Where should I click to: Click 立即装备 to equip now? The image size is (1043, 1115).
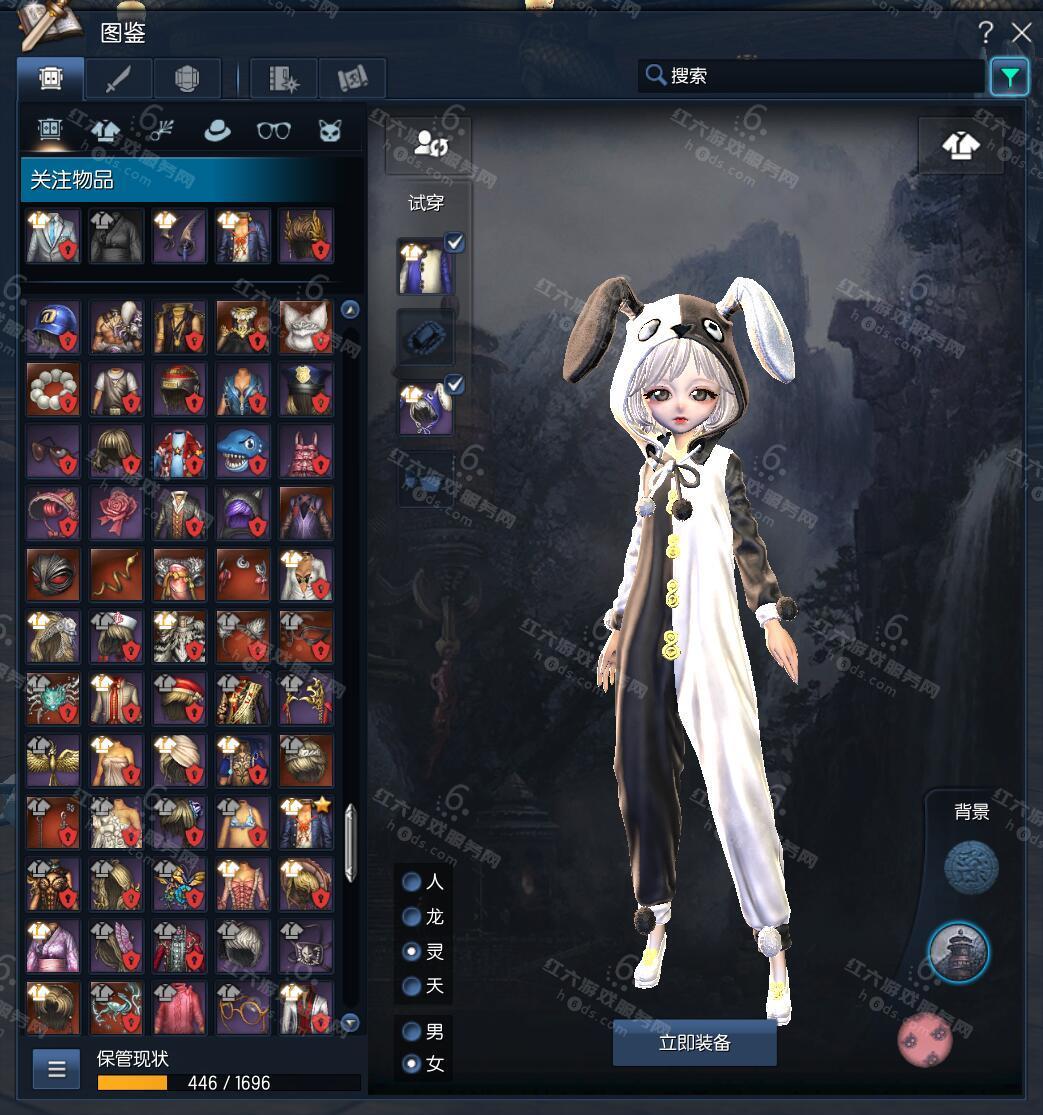pyautogui.click(x=694, y=1043)
